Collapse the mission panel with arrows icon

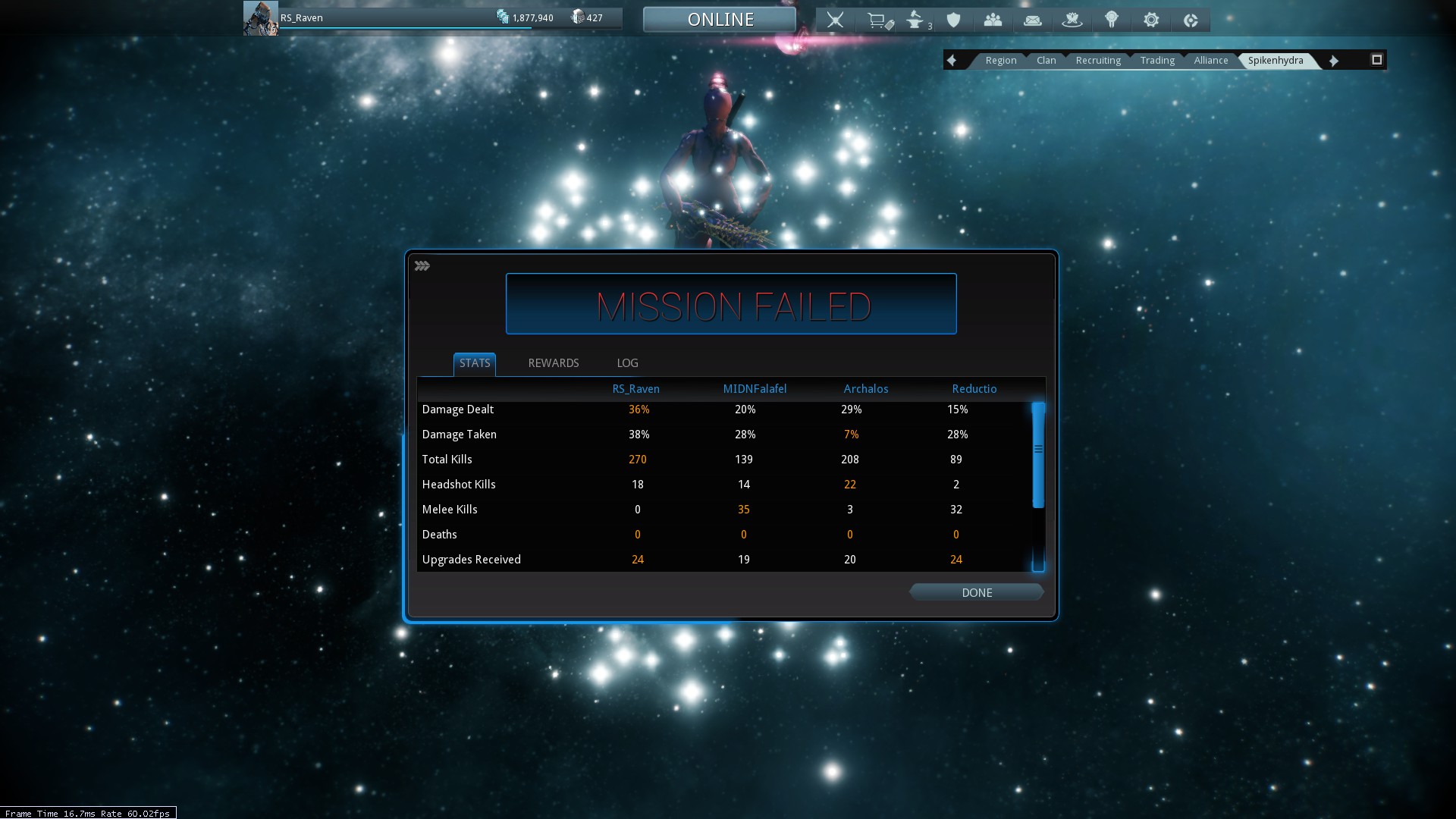coord(422,266)
